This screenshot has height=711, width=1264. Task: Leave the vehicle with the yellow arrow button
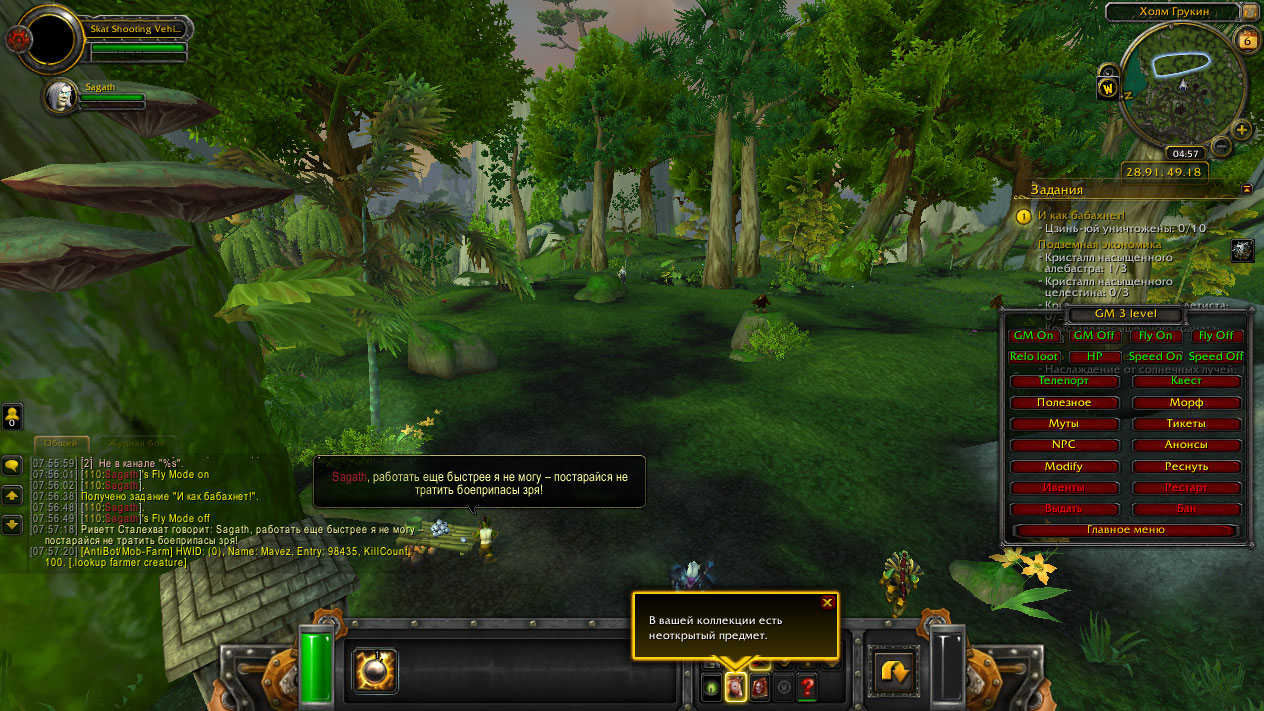coord(893,671)
